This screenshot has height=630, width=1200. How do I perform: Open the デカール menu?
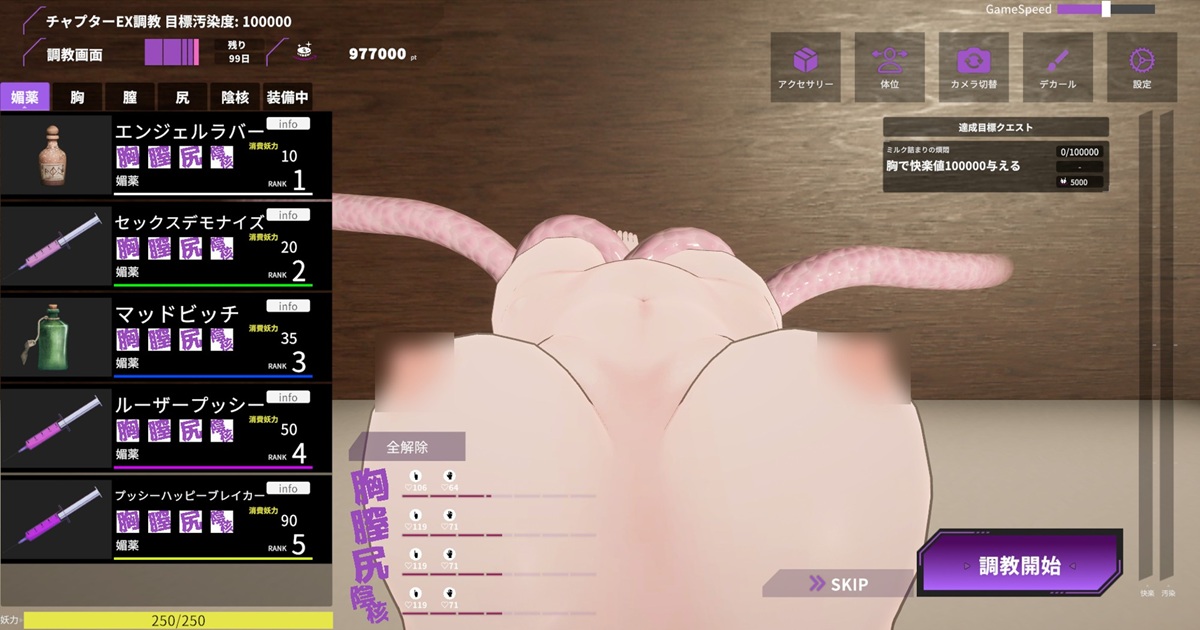(x=1057, y=67)
